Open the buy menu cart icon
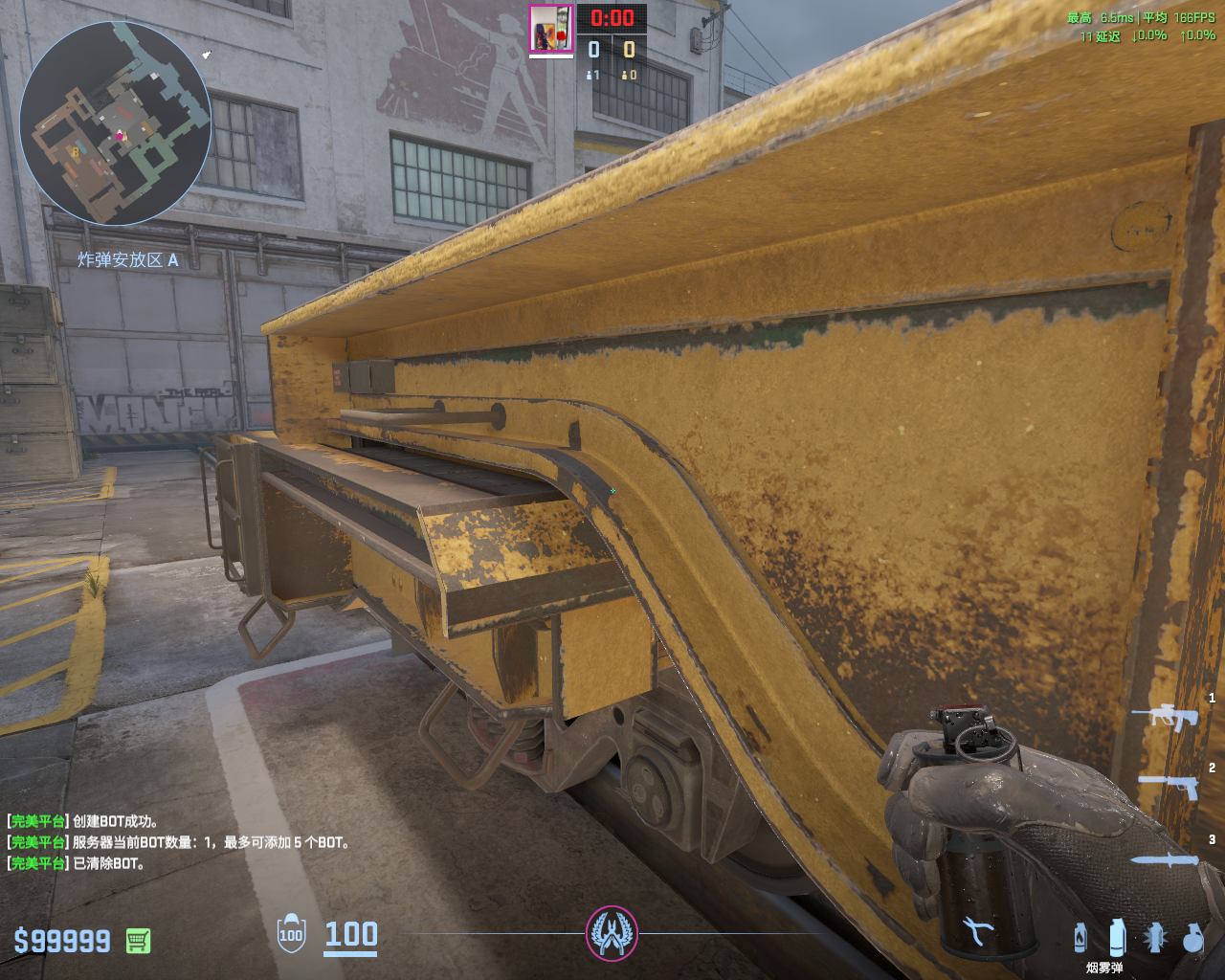The width and height of the screenshot is (1225, 980). [138, 941]
